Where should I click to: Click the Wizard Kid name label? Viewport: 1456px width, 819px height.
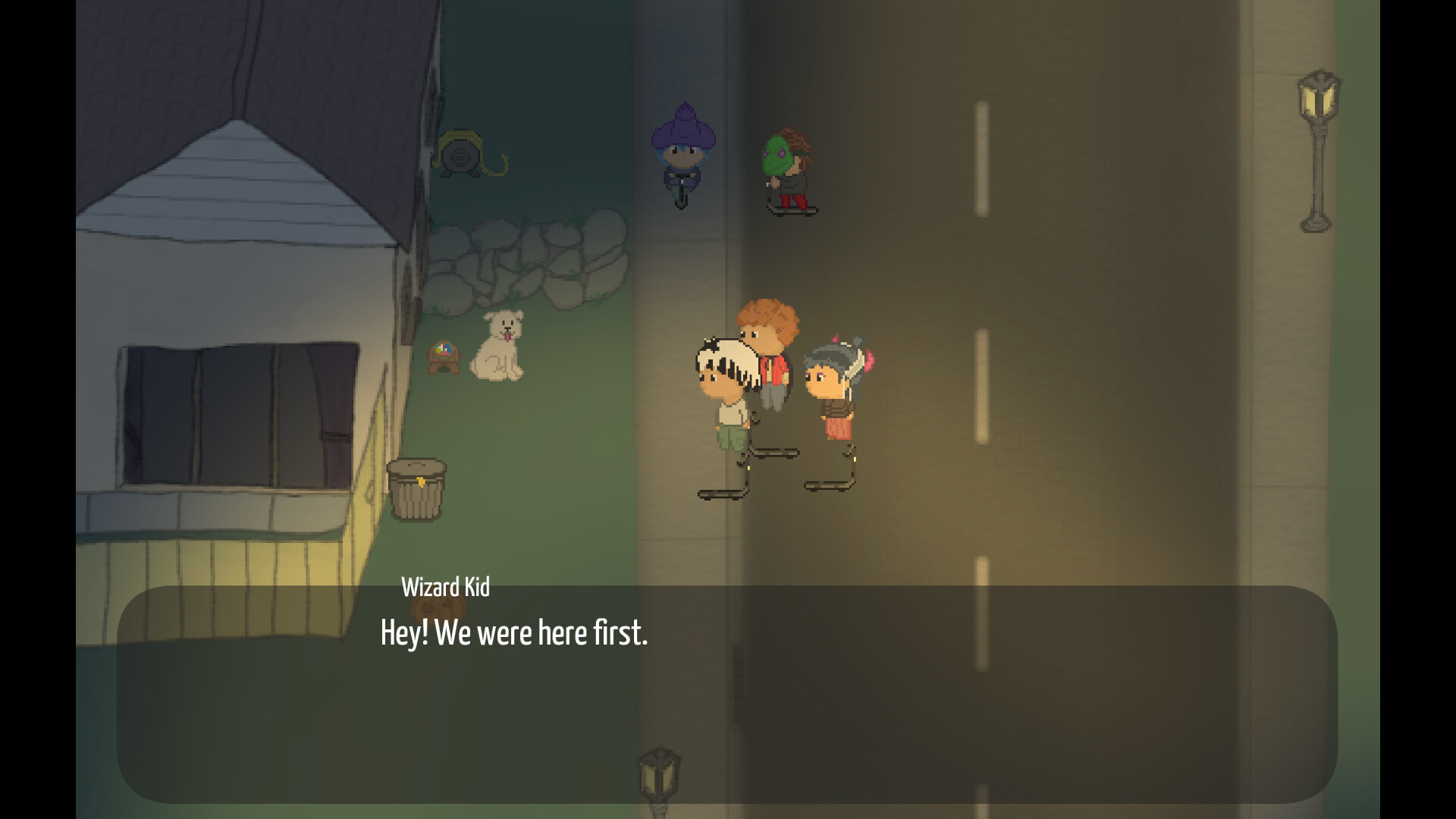(446, 587)
